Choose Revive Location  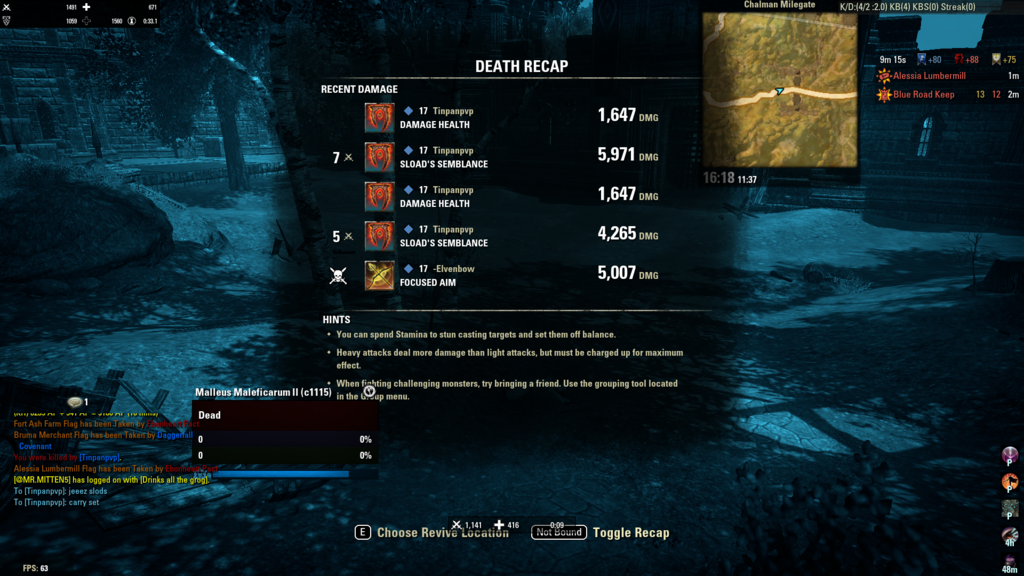pos(442,533)
